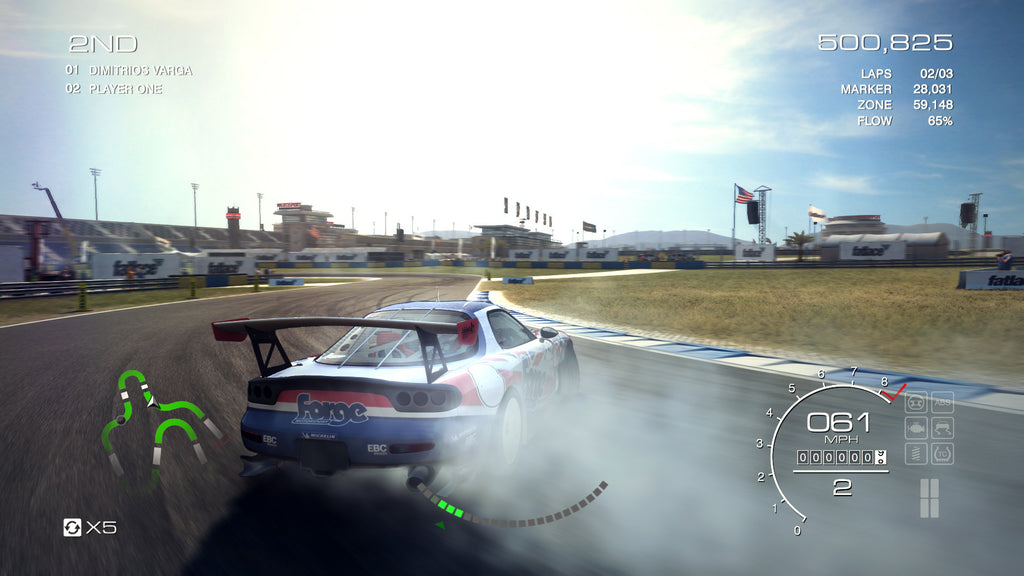
Task: Activate the flashback rewind icon
Action: tap(72, 527)
